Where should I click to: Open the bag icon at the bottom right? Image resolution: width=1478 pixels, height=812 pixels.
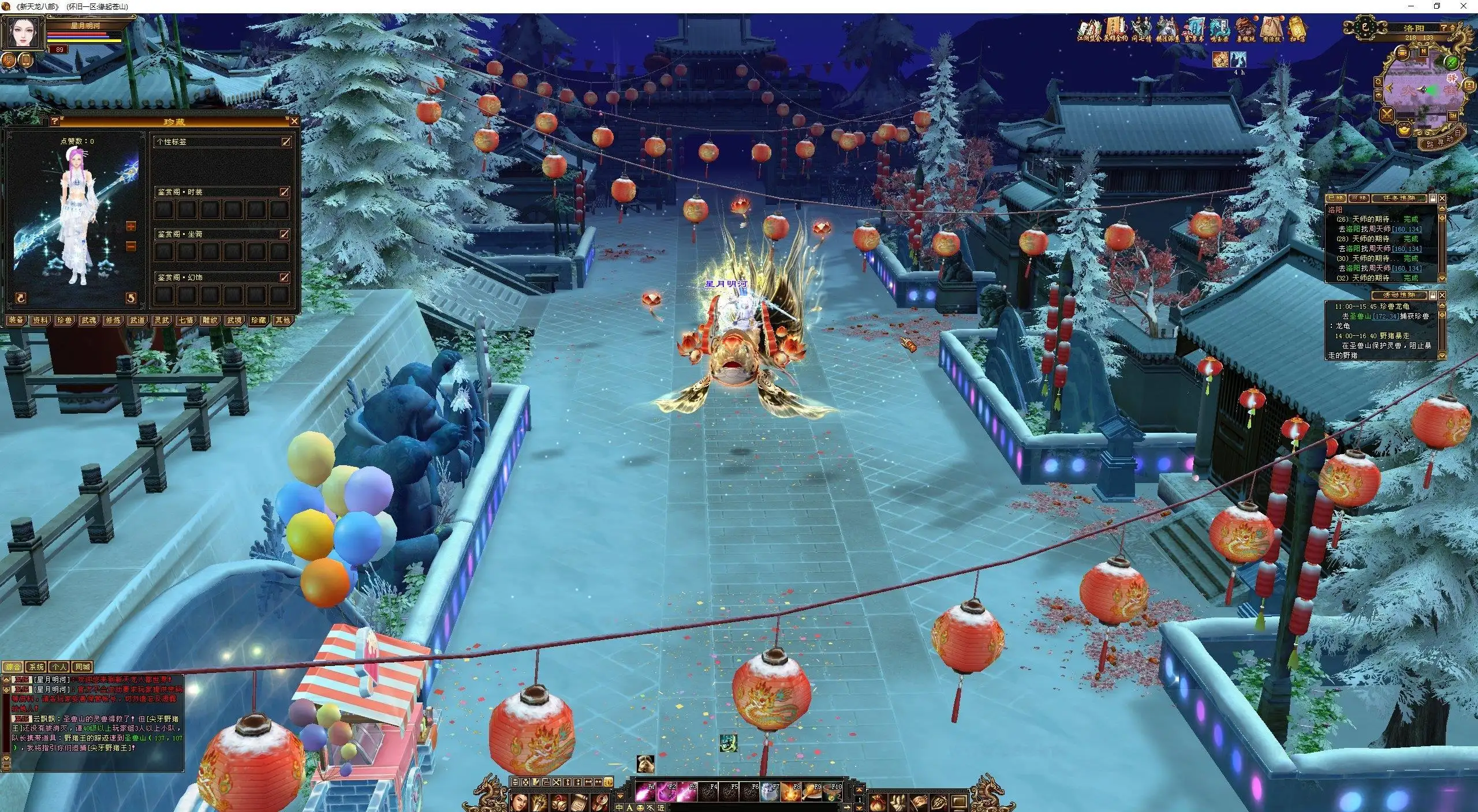pos(878,803)
